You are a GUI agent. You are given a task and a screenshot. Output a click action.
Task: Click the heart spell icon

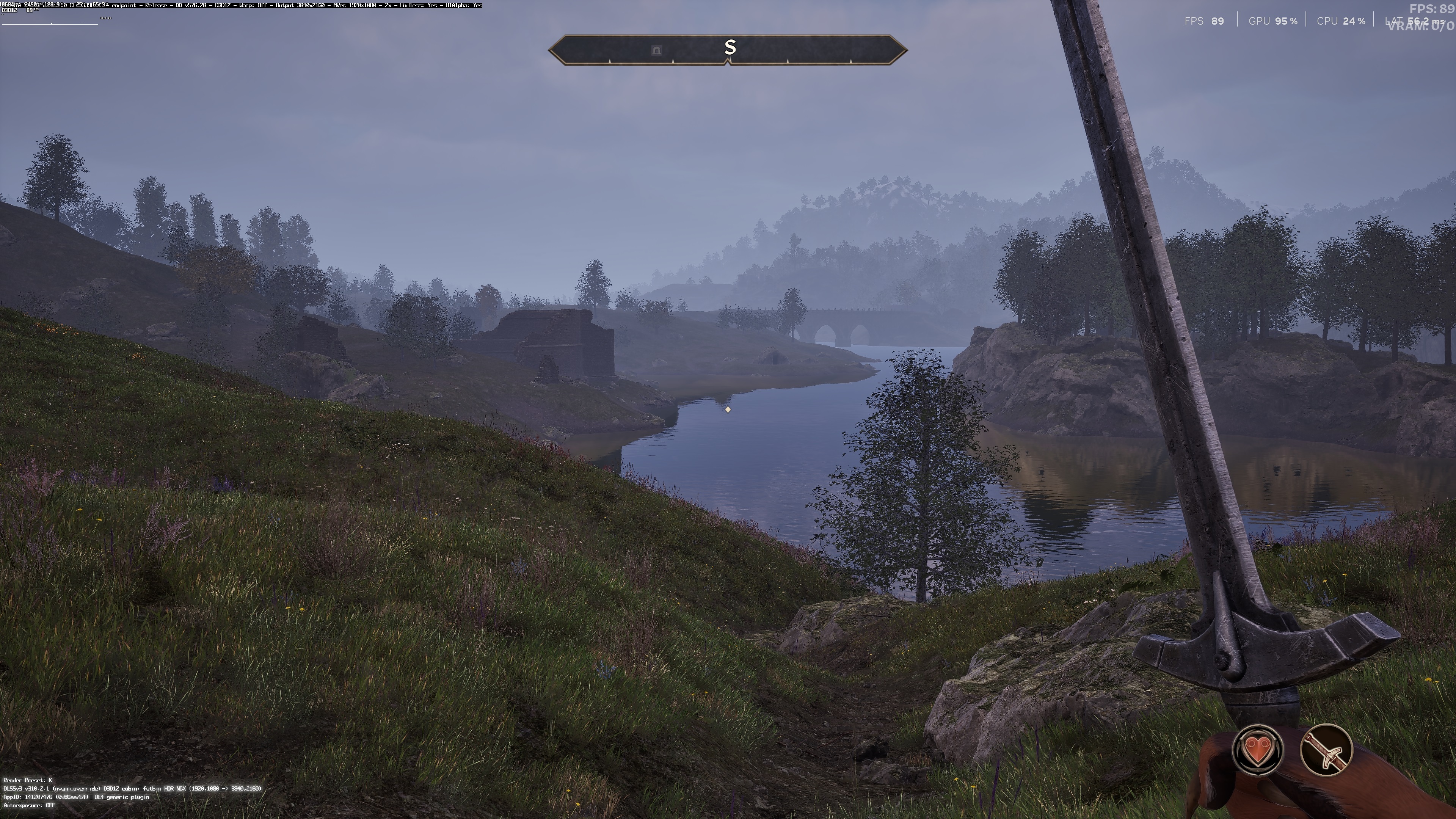click(x=1257, y=750)
